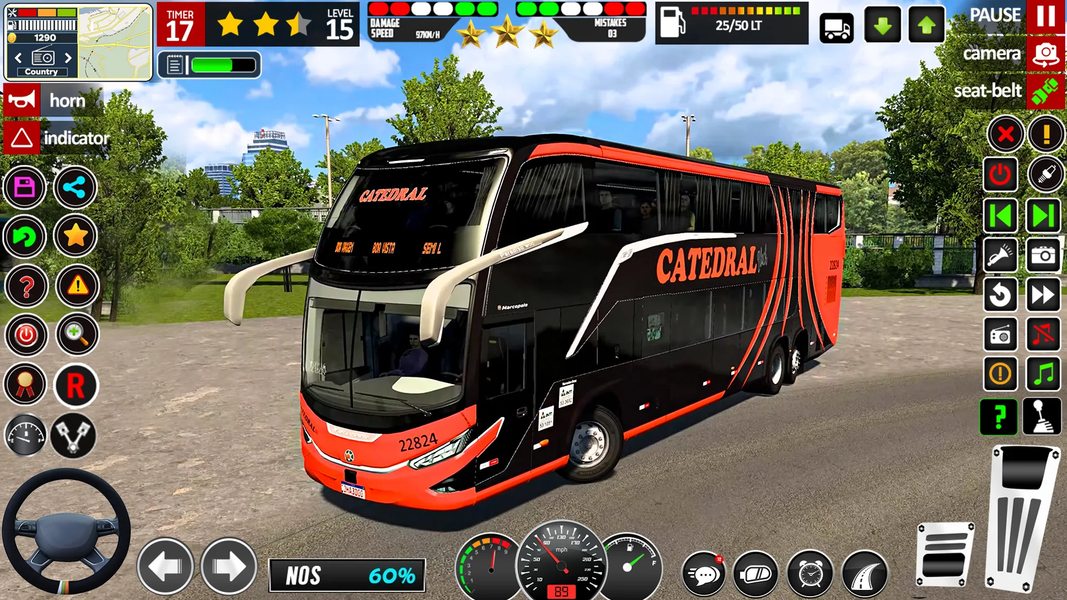Open the share icon
This screenshot has width=1067, height=600.
75,187
